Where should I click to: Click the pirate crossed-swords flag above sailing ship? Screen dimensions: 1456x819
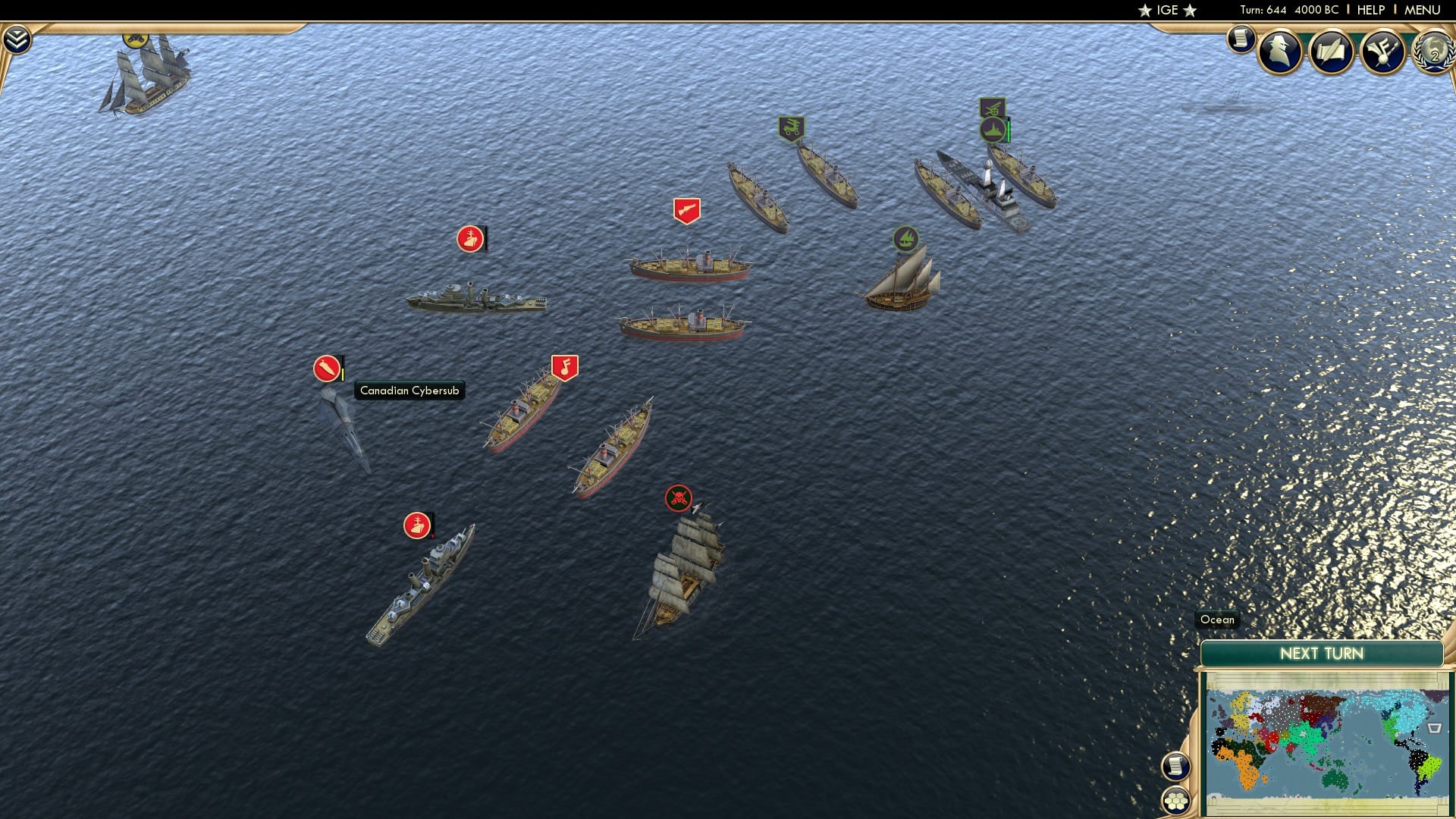click(678, 498)
